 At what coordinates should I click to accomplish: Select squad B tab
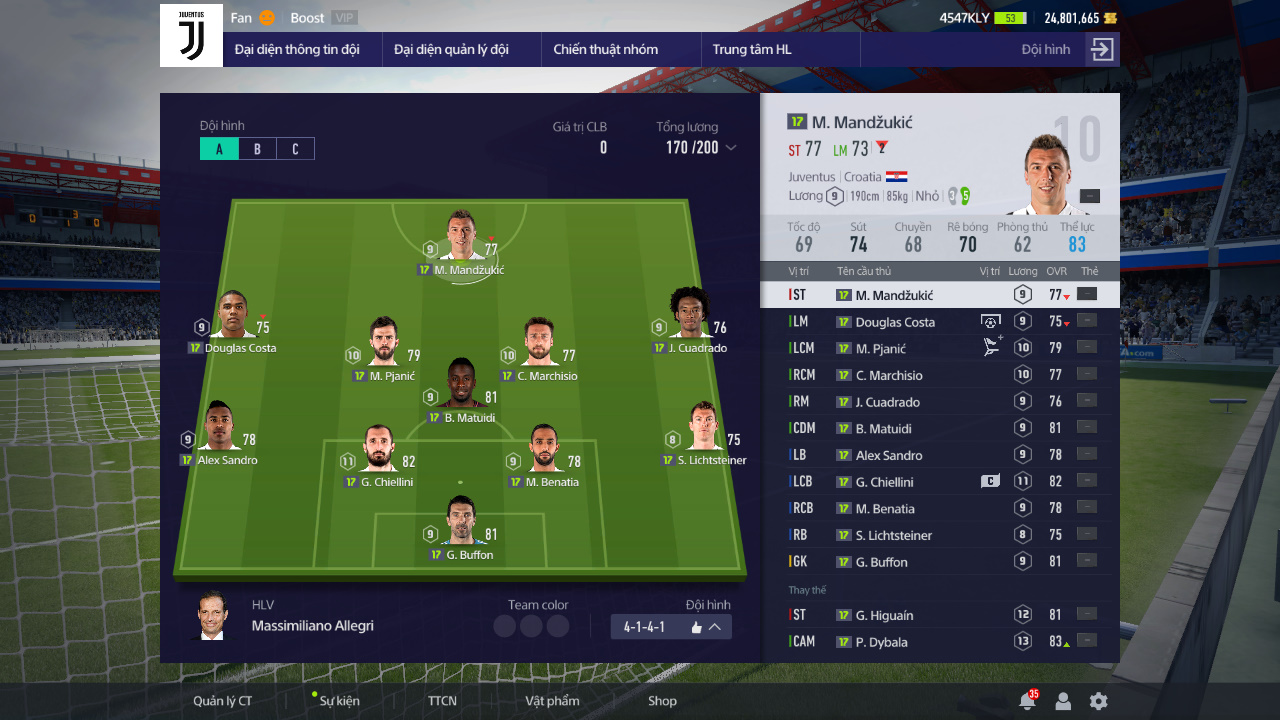pos(257,149)
